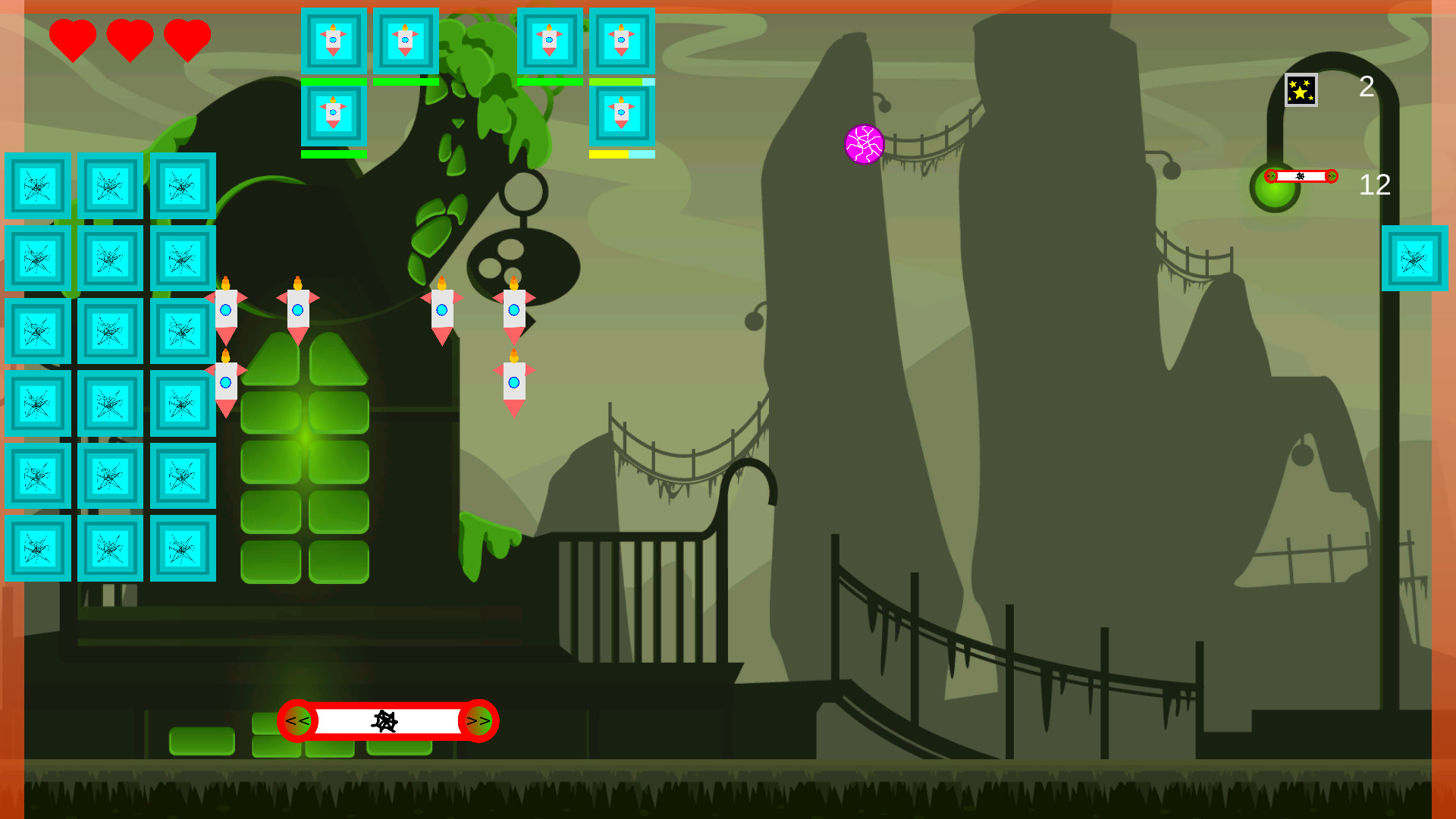Select the top-left spider-web crate in the grid
The width and height of the screenshot is (1456, 819).
tap(36, 187)
